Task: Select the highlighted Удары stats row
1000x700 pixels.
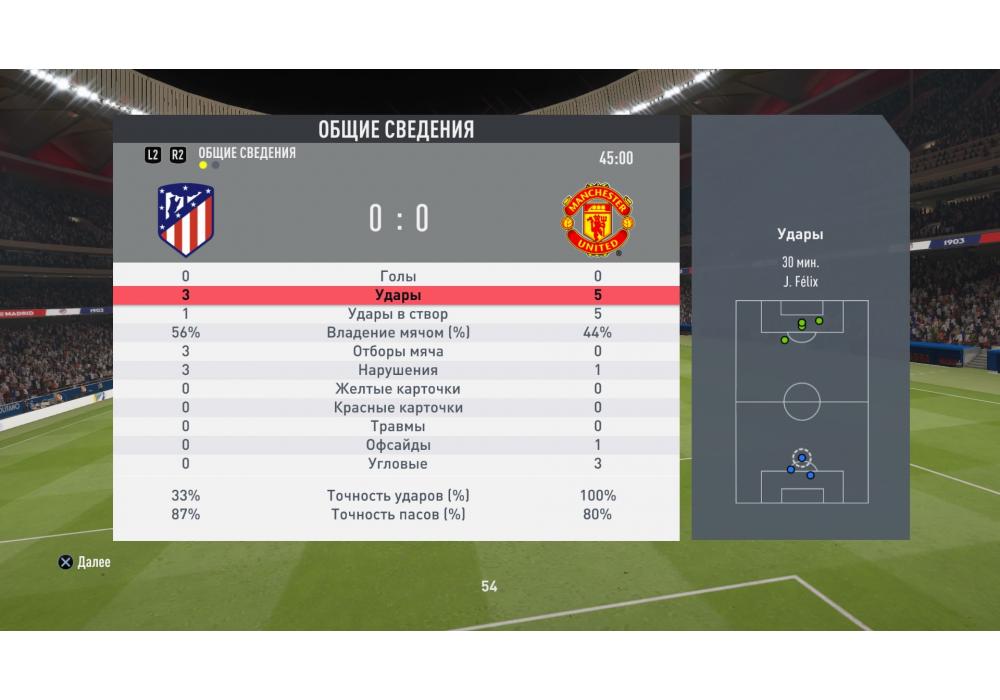Action: click(397, 295)
